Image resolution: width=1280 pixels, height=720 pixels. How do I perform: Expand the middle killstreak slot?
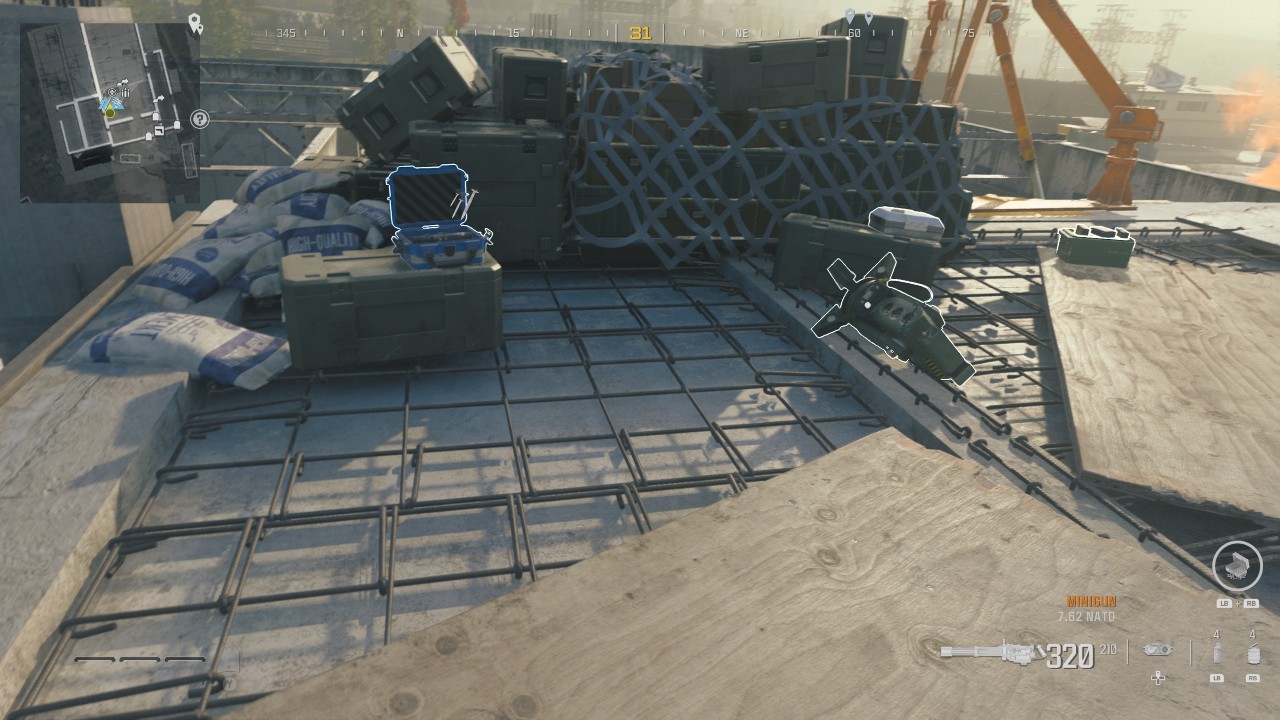tap(139, 658)
